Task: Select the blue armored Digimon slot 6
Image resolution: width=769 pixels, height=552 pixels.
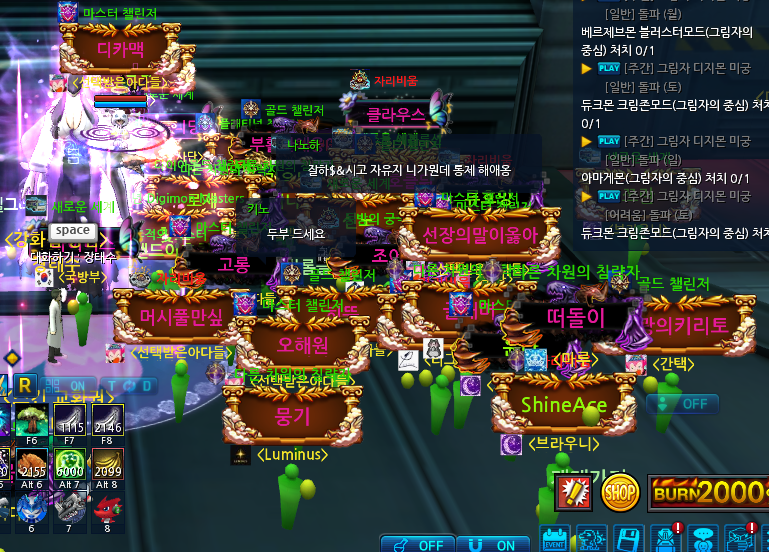Action: click(x=31, y=510)
